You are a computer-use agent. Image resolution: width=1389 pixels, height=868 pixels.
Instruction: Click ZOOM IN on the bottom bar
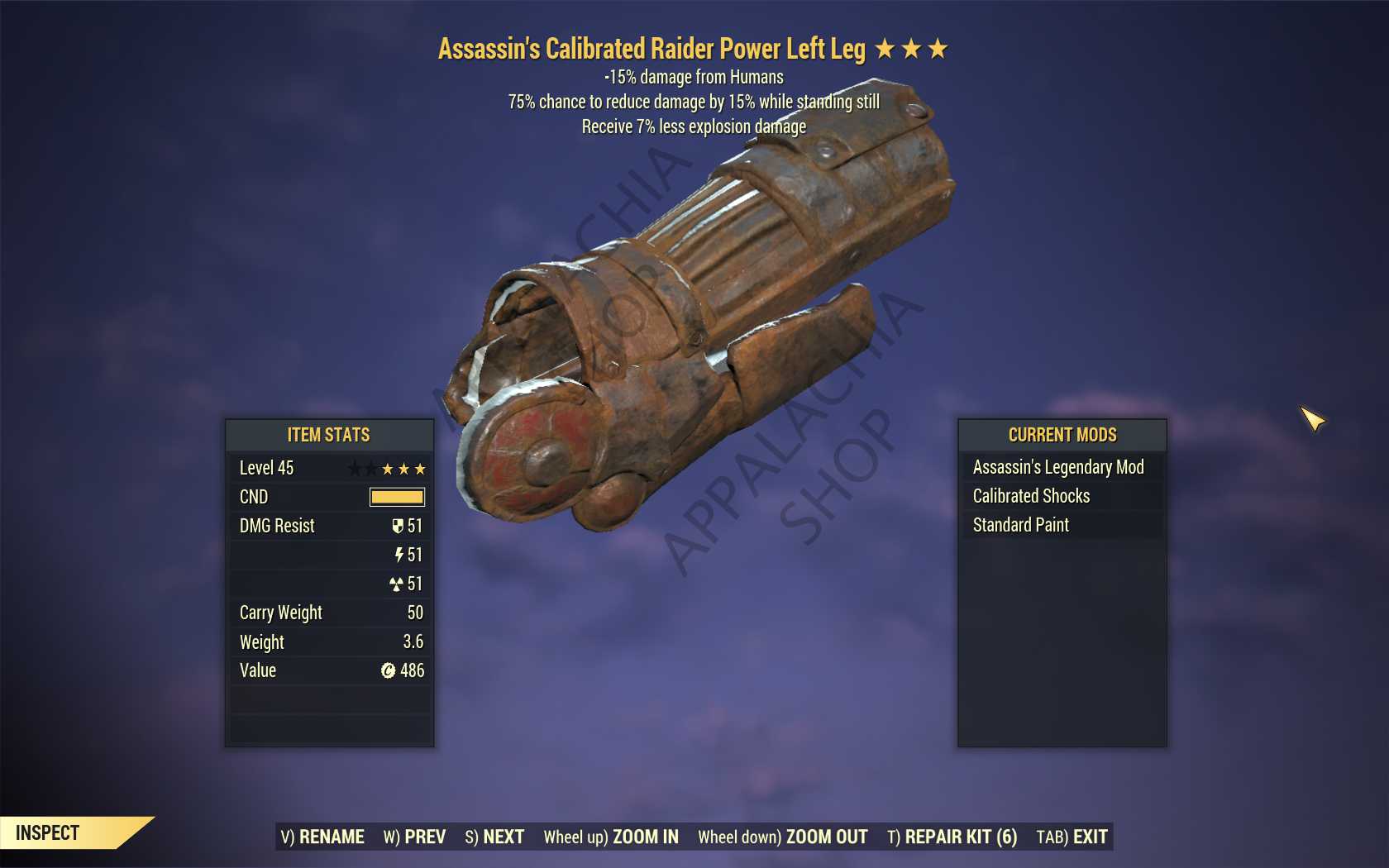[x=611, y=837]
